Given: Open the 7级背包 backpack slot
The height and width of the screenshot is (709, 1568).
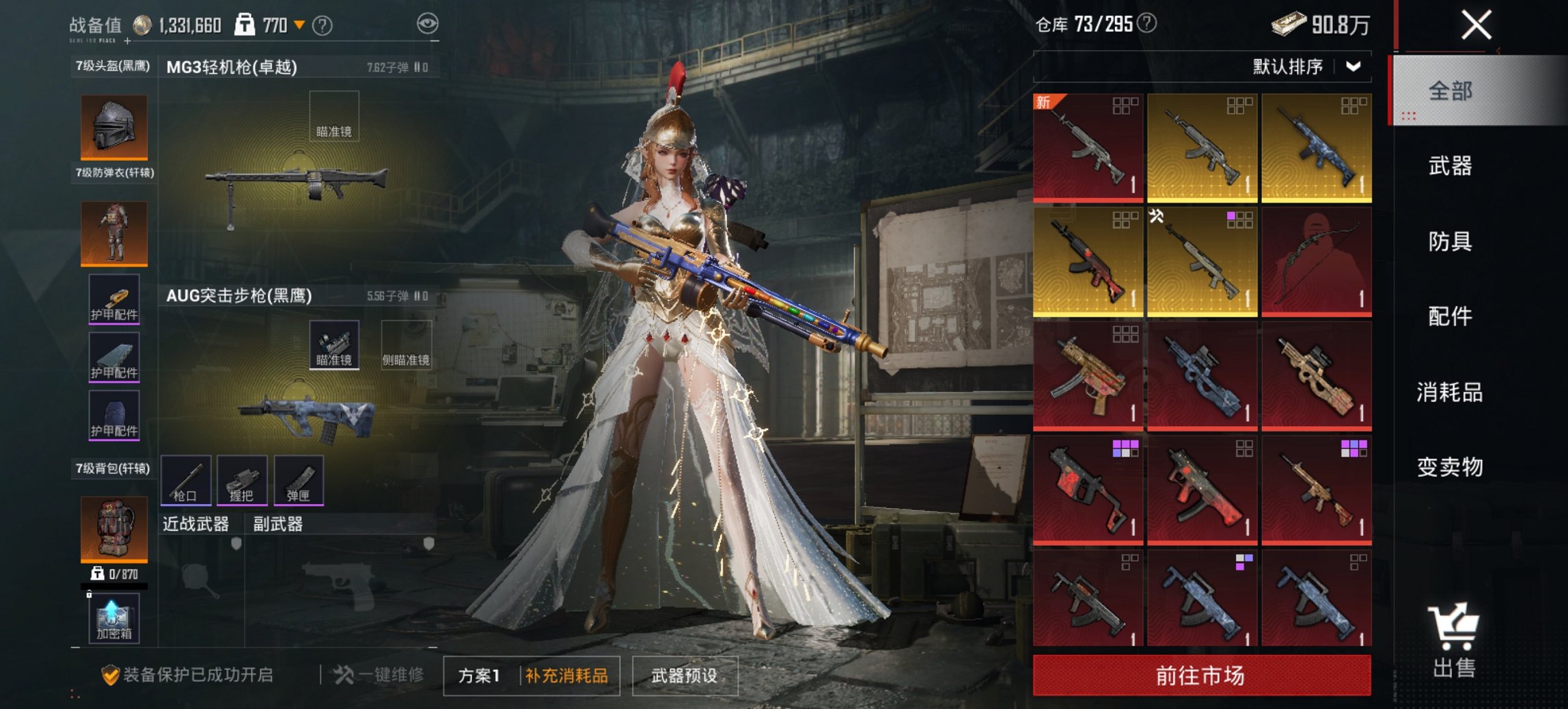Looking at the screenshot, I should [x=113, y=530].
